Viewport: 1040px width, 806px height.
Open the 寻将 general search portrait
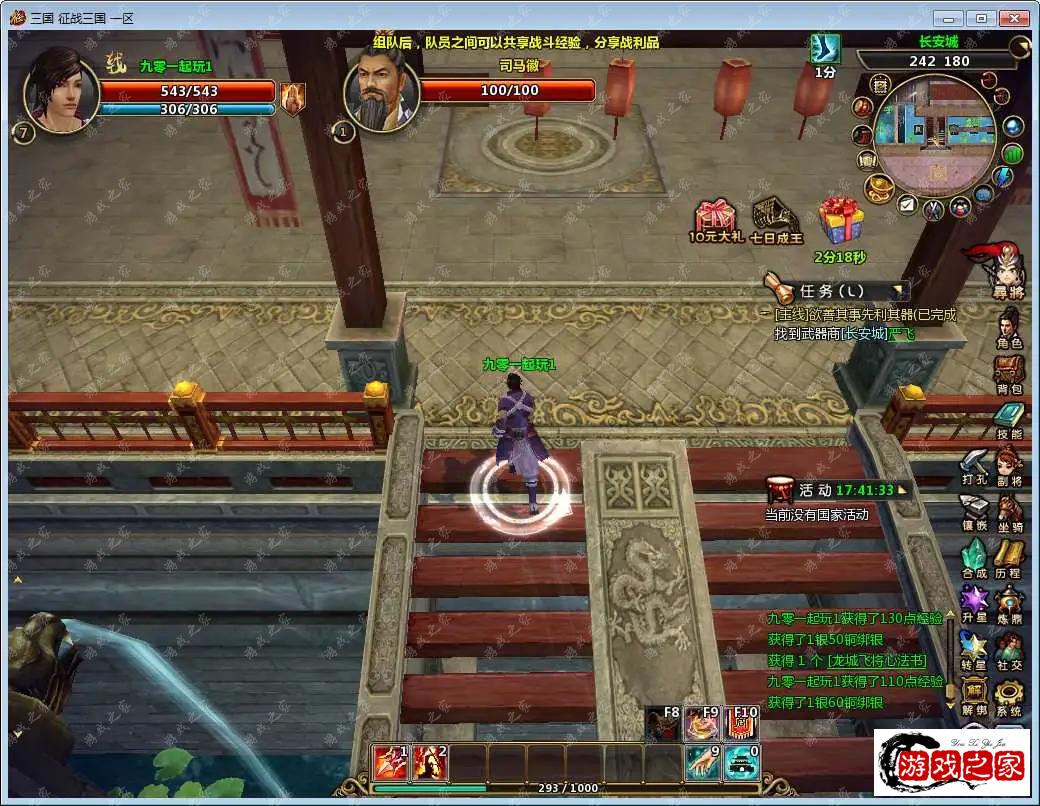tap(1006, 268)
